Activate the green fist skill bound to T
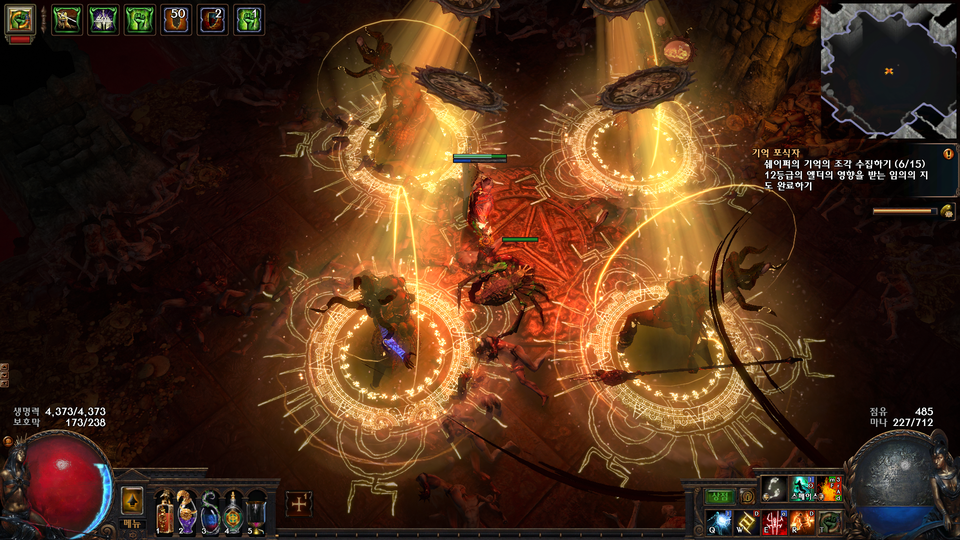The height and width of the screenshot is (540, 960). coord(830,522)
